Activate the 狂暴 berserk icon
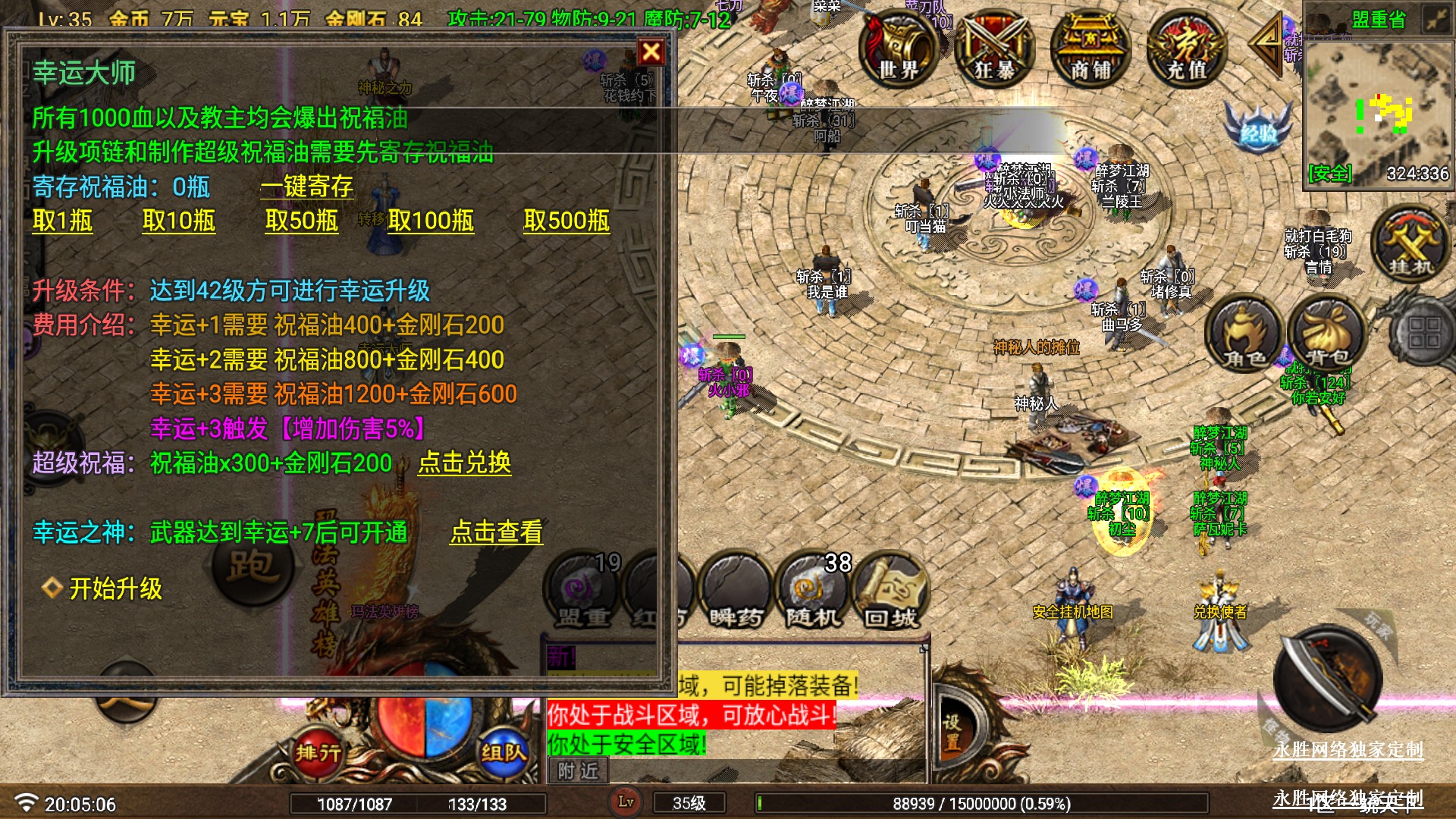Image resolution: width=1456 pixels, height=819 pixels. tap(993, 49)
